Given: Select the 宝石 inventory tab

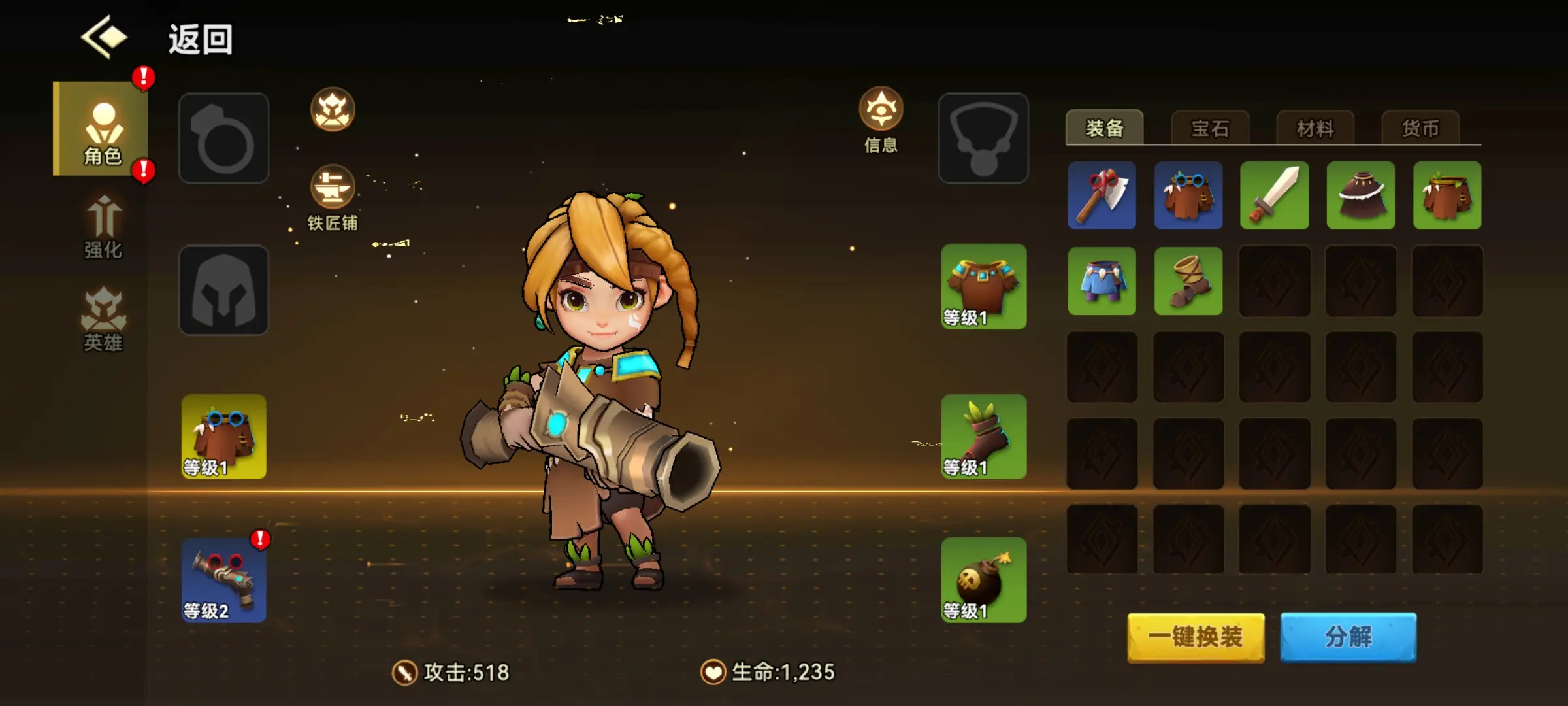Looking at the screenshot, I should click(x=1210, y=128).
